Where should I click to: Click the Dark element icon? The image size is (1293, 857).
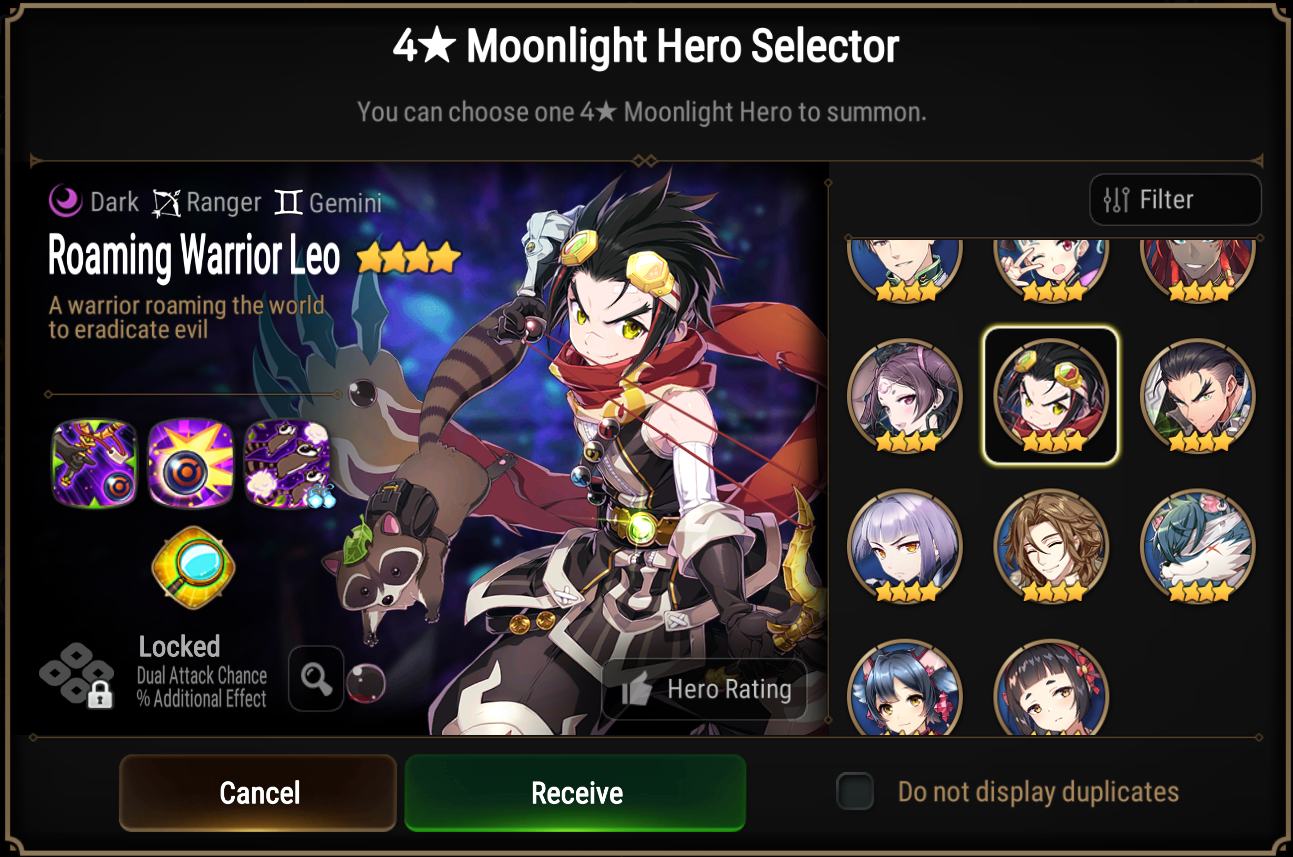pyautogui.click(x=63, y=201)
